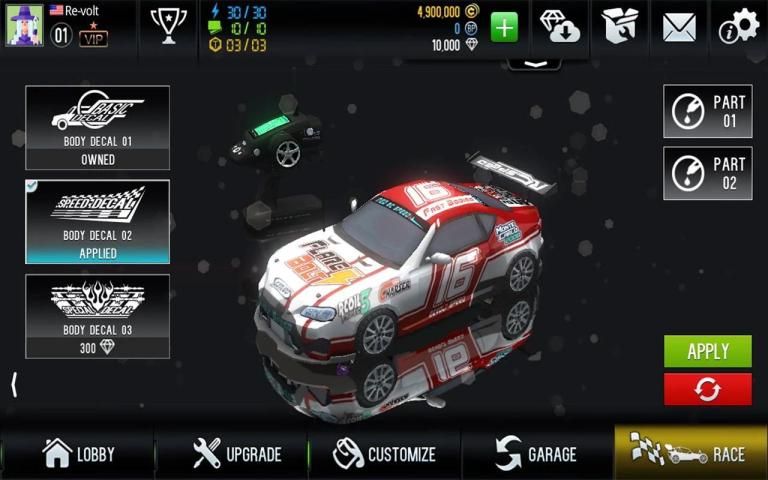Viewport: 768px width, 480px height.
Task: Choose paint Part 02
Action: (x=707, y=173)
